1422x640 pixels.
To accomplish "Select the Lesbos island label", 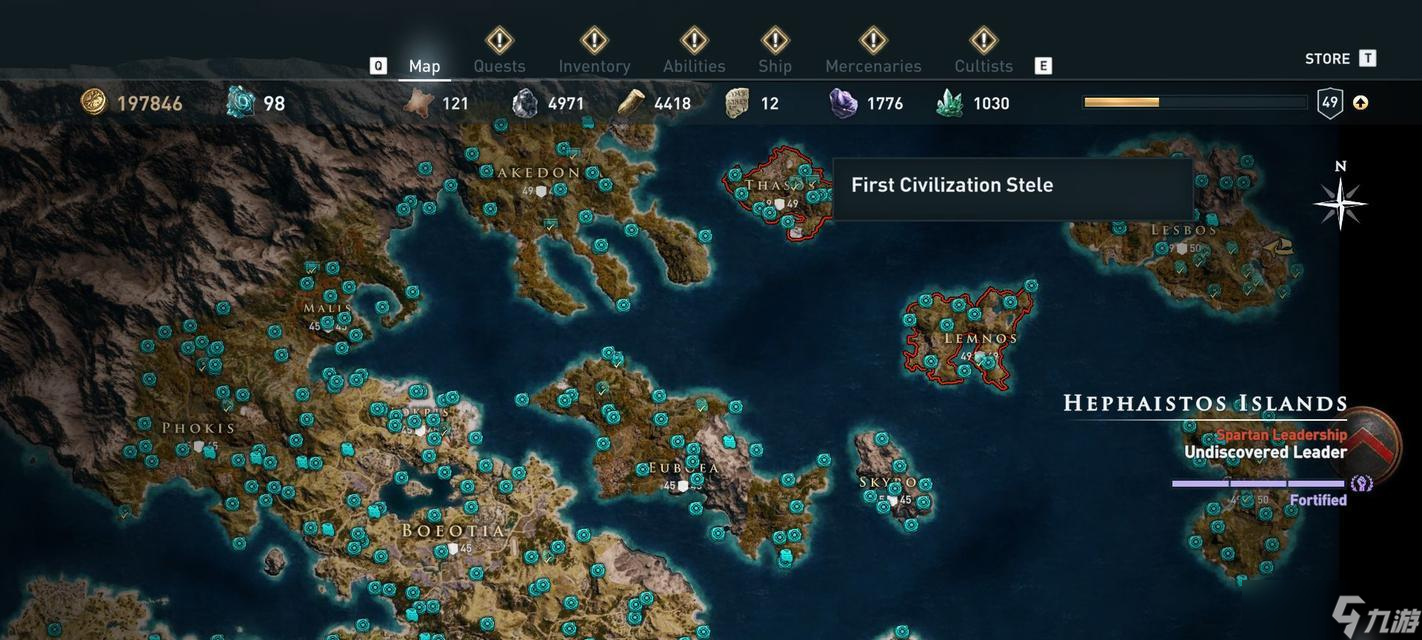I will [x=1183, y=230].
